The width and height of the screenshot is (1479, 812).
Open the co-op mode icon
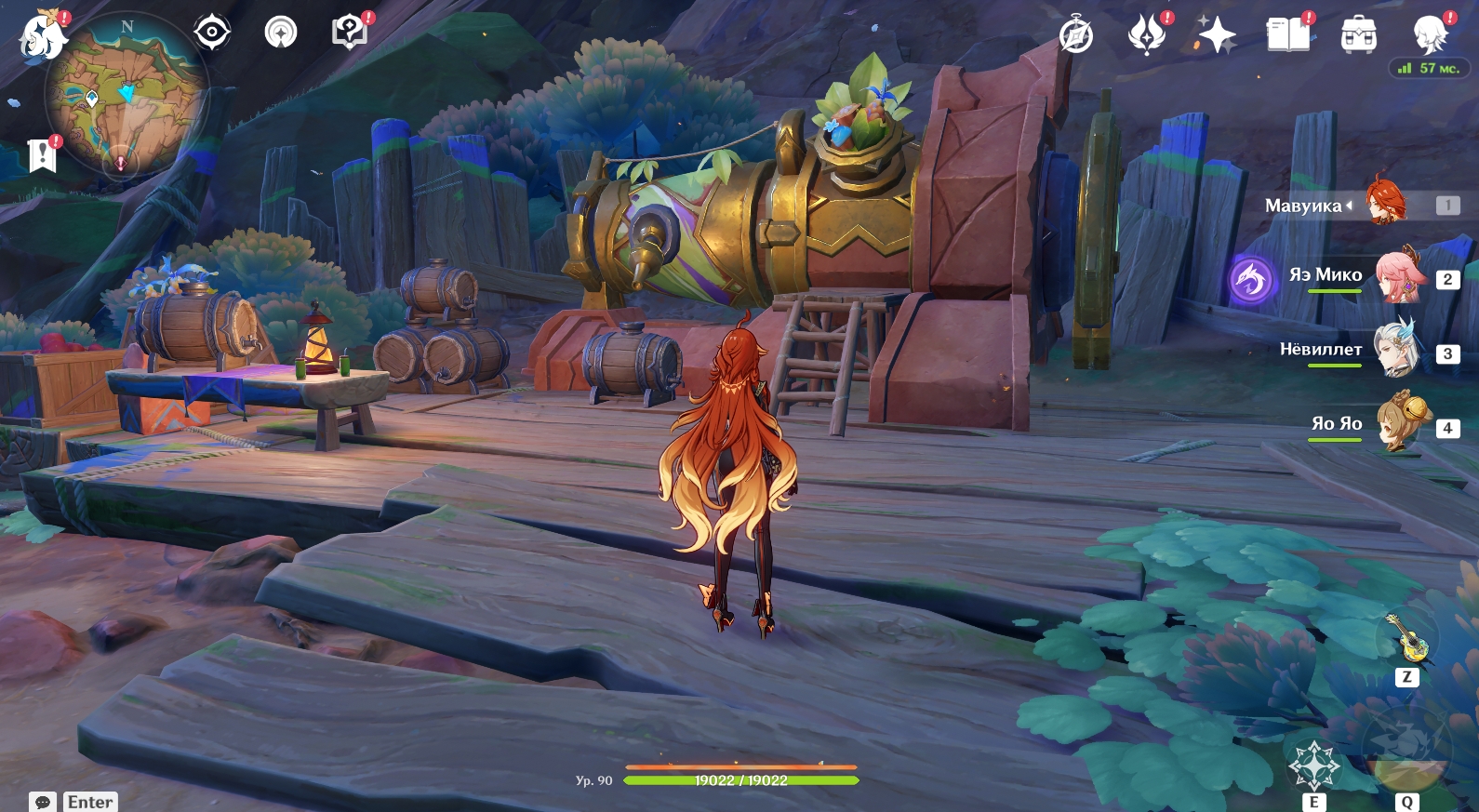pos(281,33)
